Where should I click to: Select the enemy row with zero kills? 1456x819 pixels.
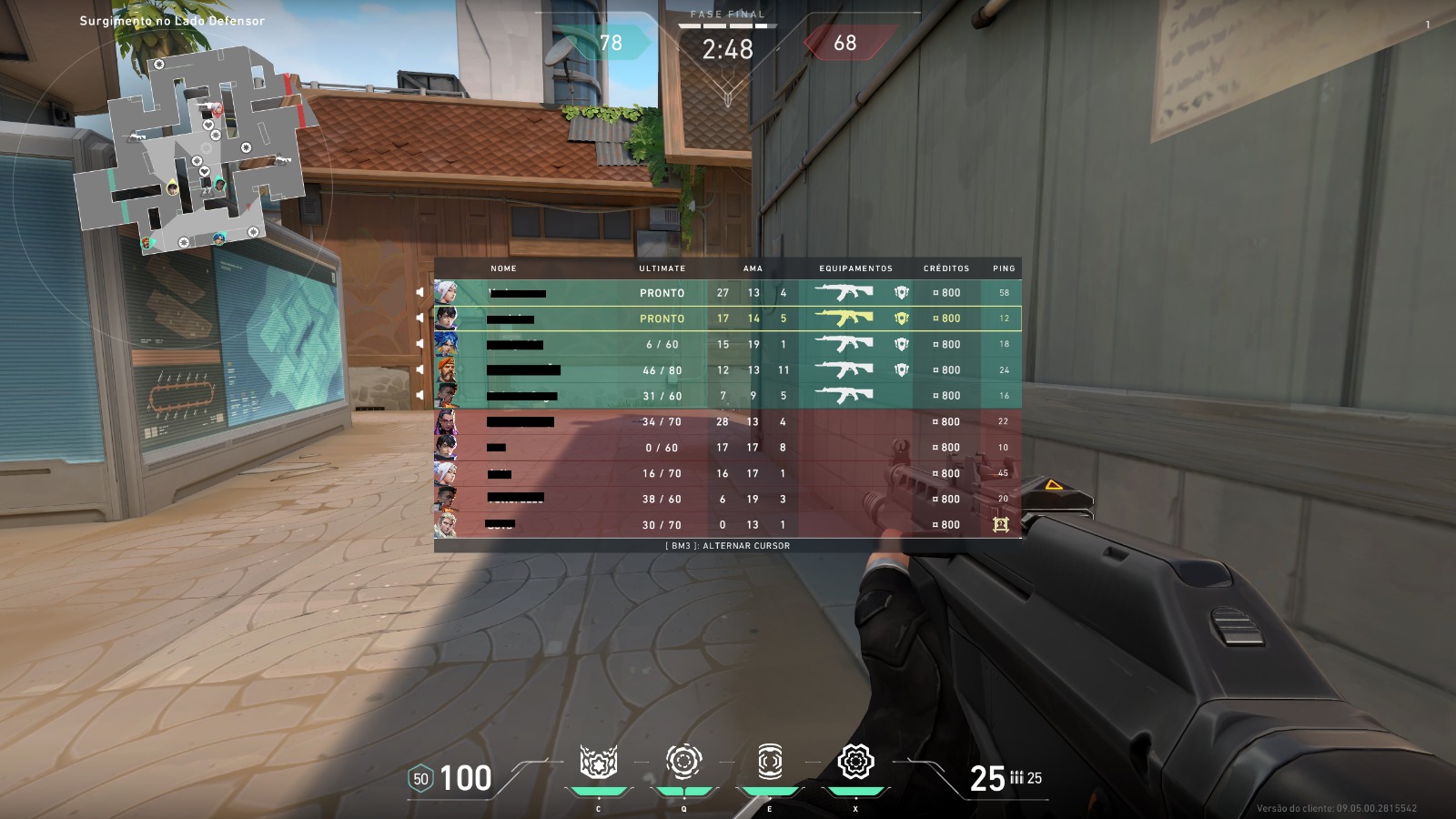point(728,525)
